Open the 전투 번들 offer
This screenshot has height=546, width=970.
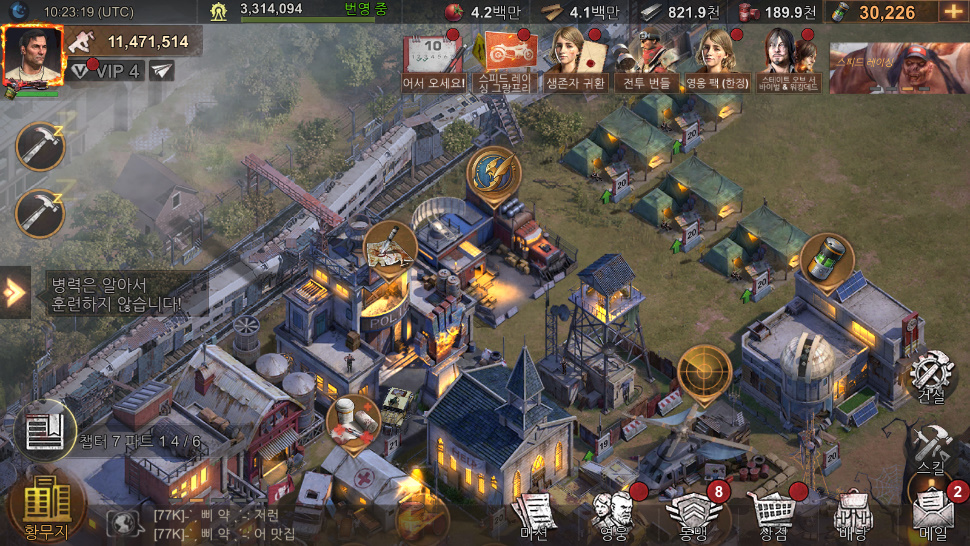pos(645,59)
